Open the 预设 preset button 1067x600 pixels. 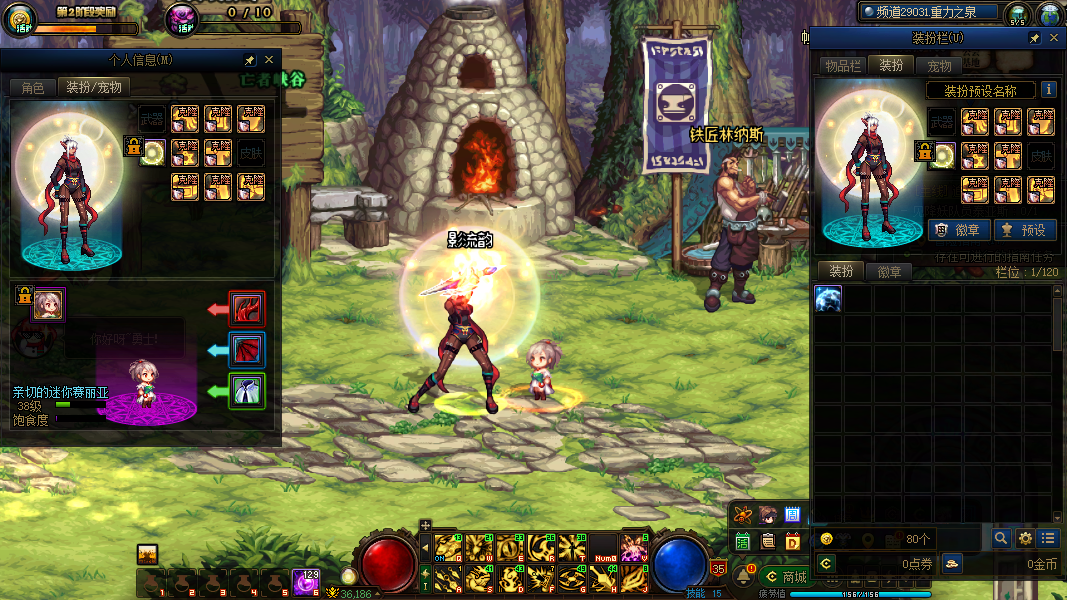(1025, 230)
